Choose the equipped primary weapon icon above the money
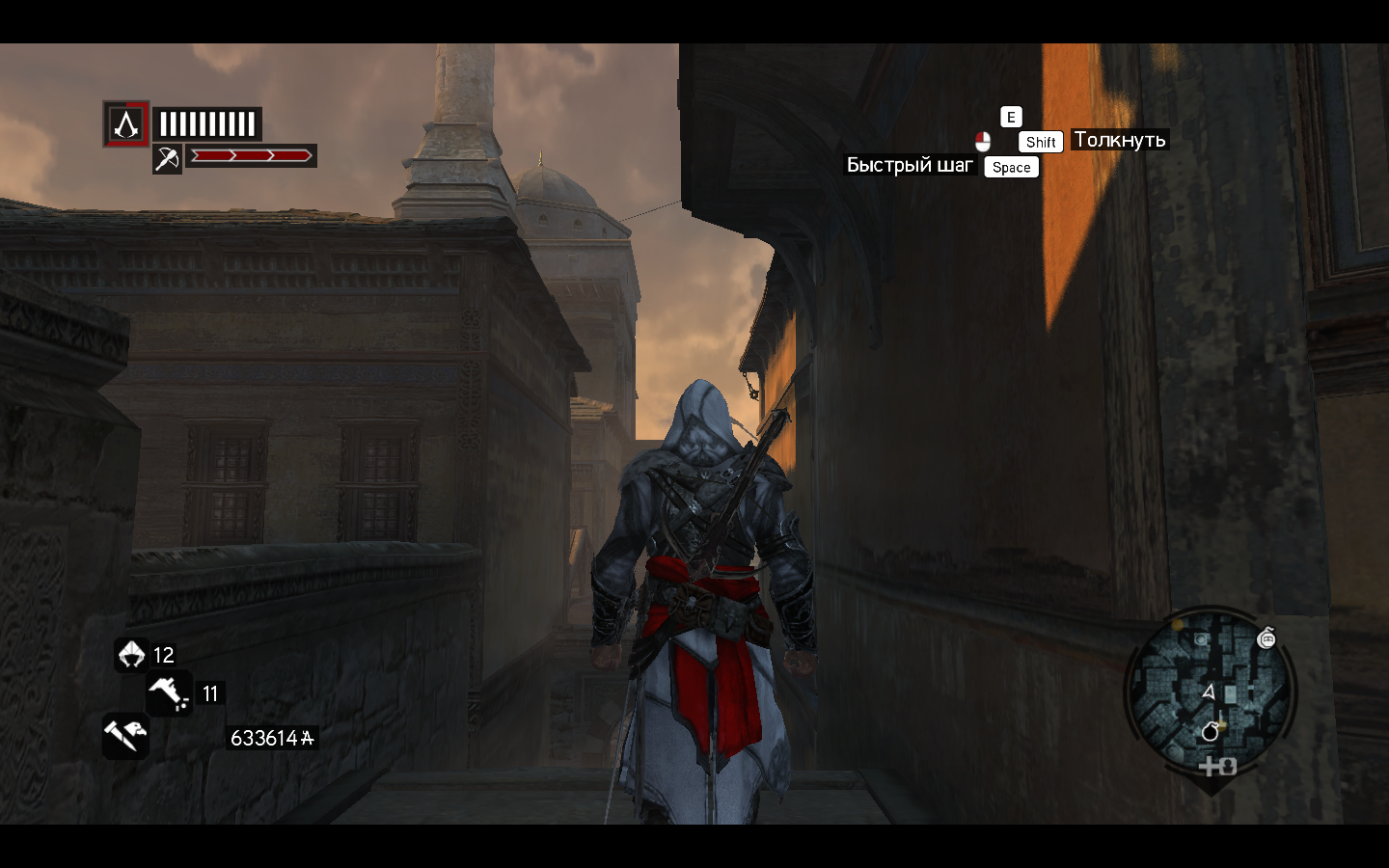This screenshot has height=868, width=1389. pos(125,735)
